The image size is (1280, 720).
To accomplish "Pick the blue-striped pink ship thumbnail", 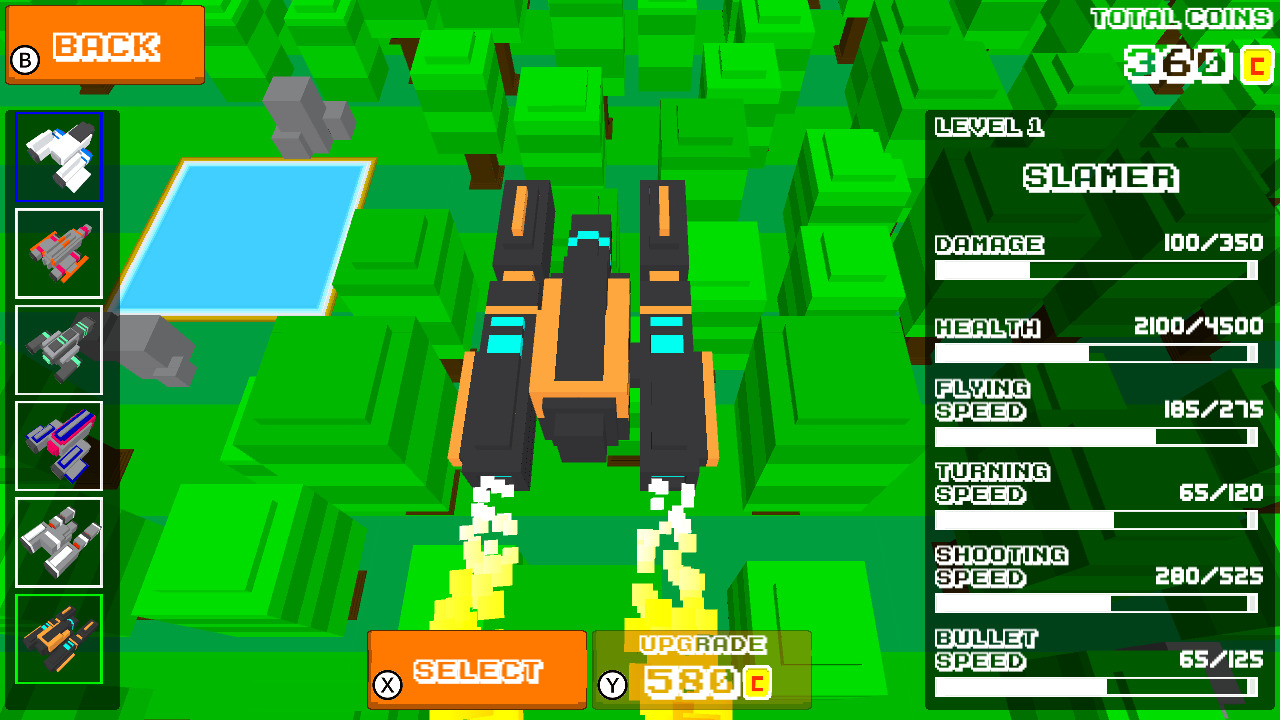I will click(x=59, y=444).
